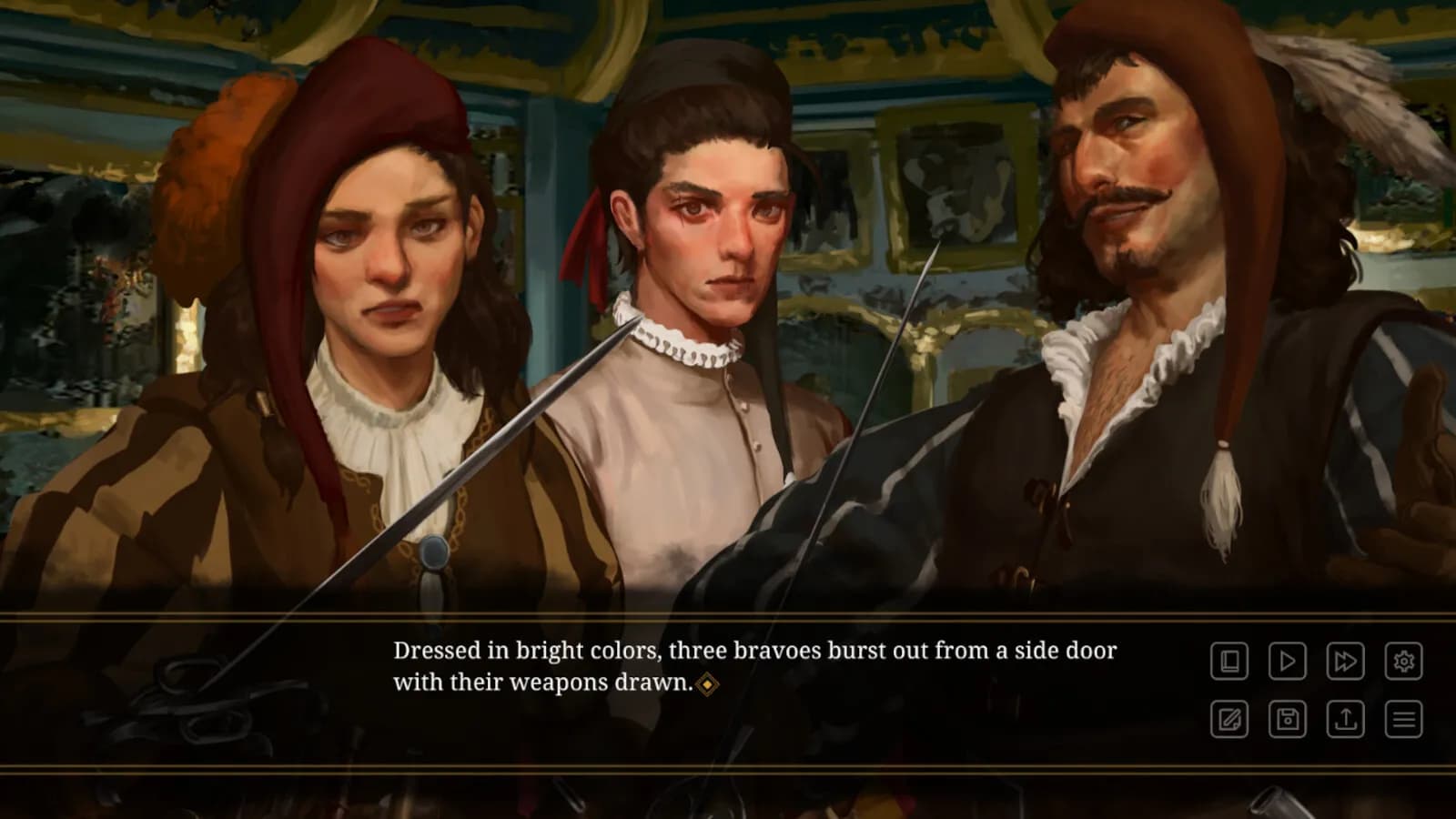
Task: Load a save using the upload icon
Action: point(1345,719)
